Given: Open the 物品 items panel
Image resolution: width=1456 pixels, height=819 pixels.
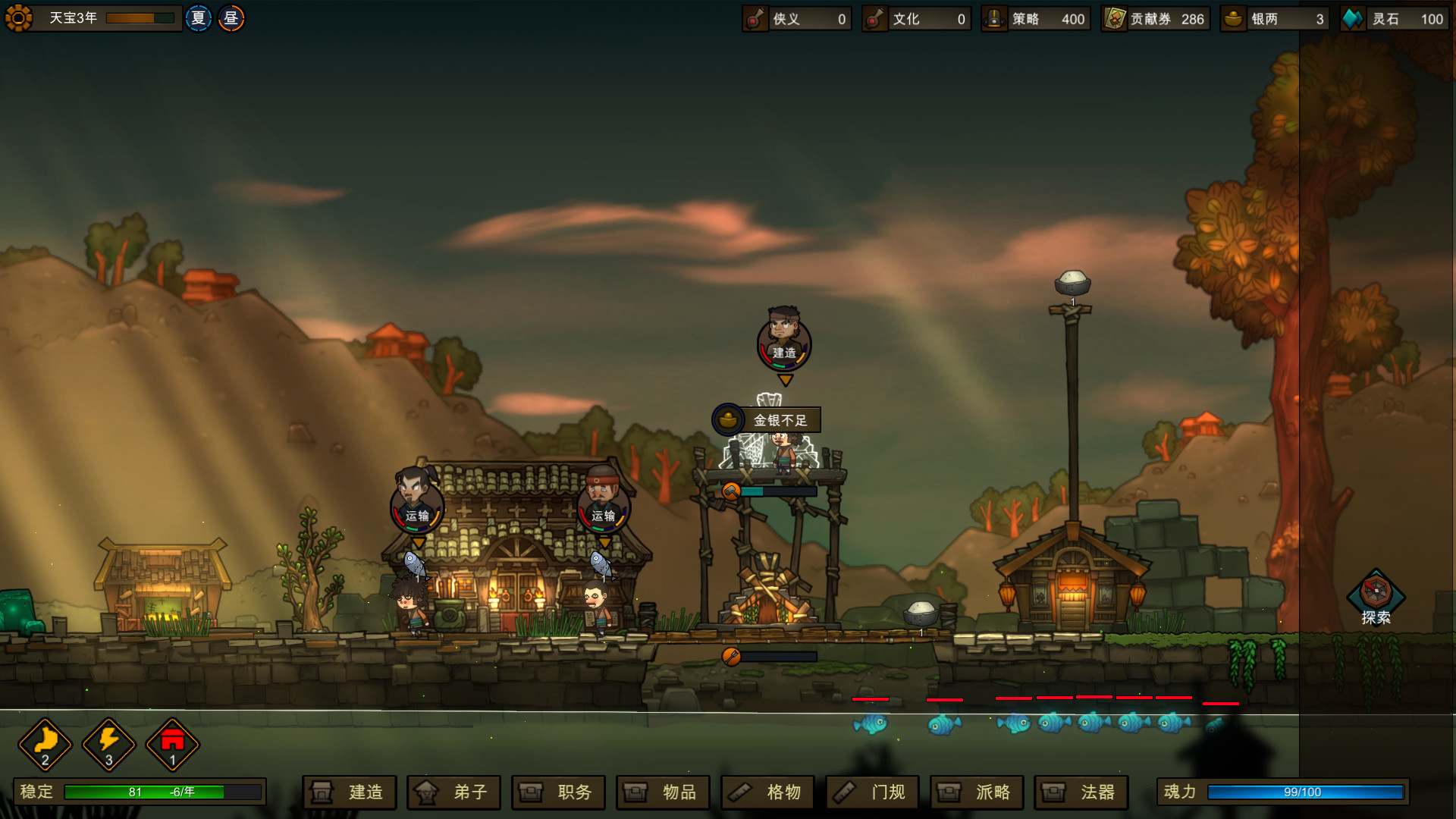Looking at the screenshot, I should 663,792.
